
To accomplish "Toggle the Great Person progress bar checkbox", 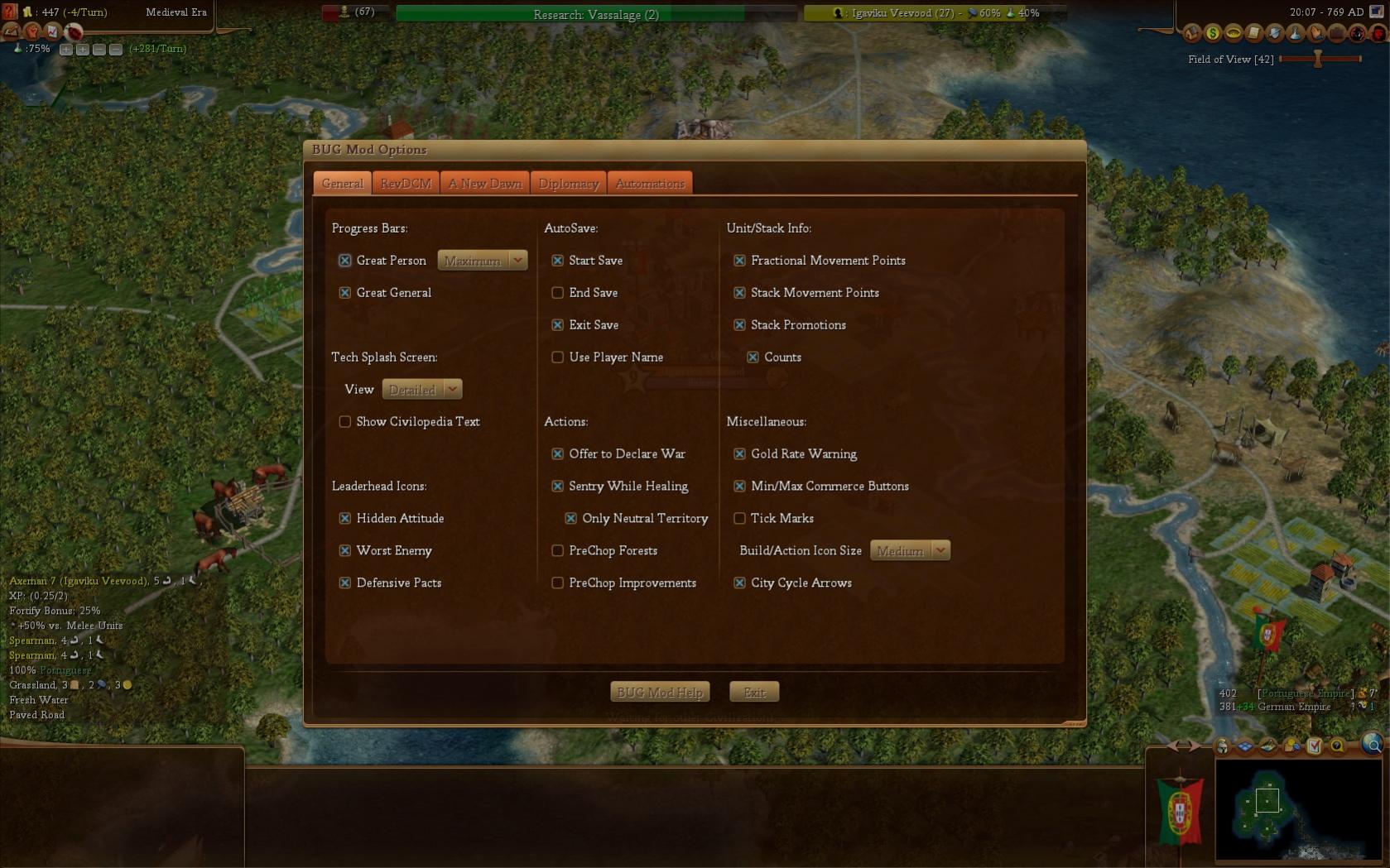I will [345, 261].
